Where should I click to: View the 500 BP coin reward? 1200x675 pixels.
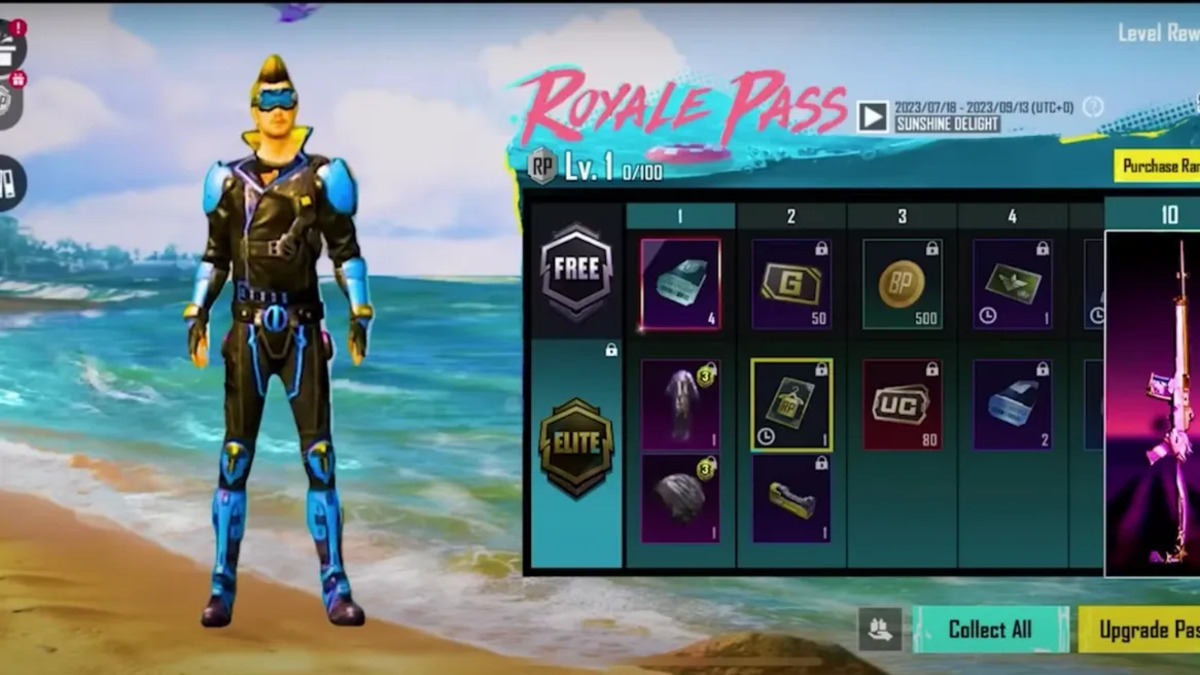(x=901, y=284)
